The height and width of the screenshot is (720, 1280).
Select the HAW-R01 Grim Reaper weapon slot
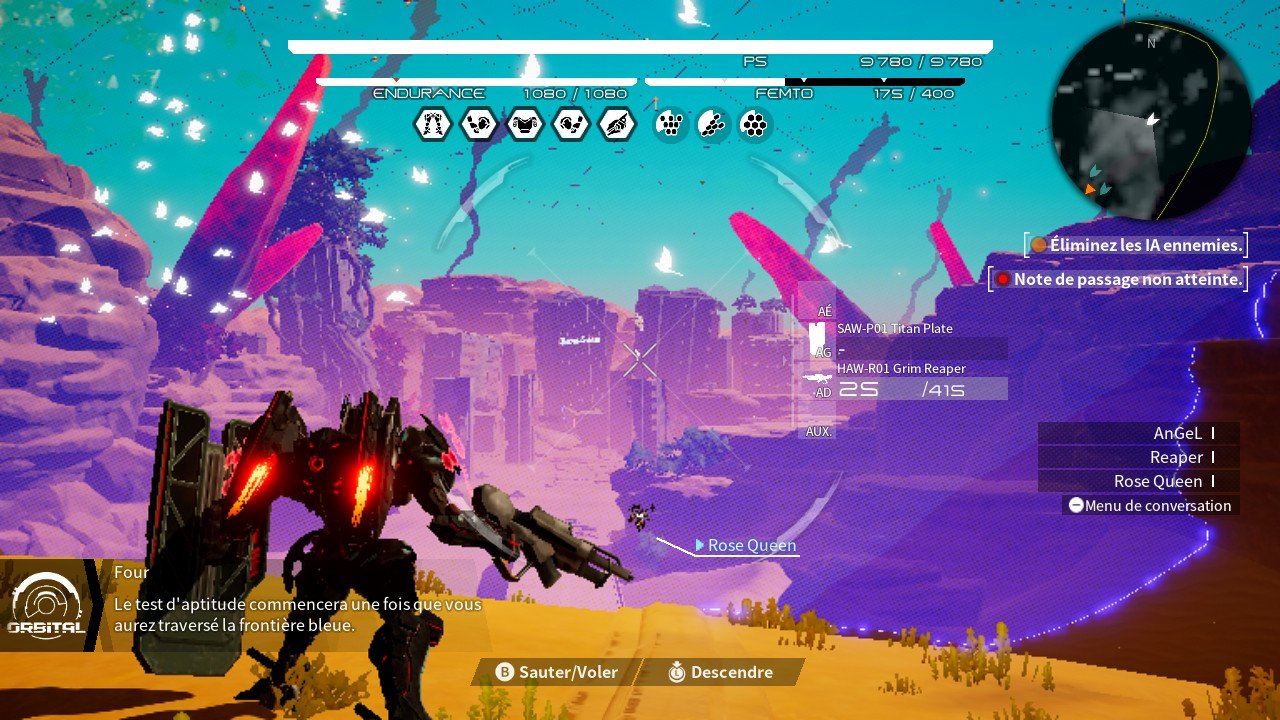tap(900, 369)
